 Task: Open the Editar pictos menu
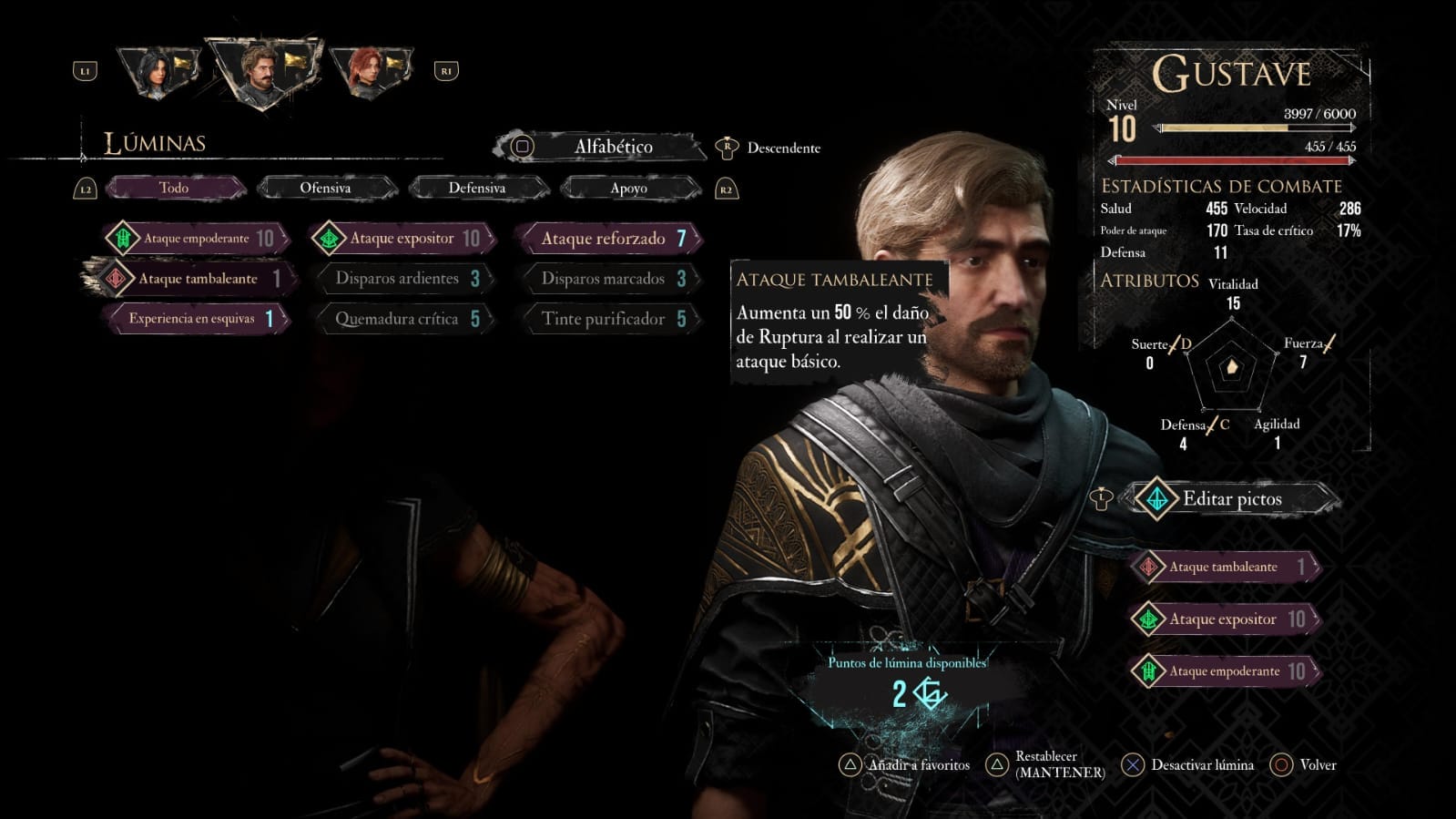(1231, 499)
